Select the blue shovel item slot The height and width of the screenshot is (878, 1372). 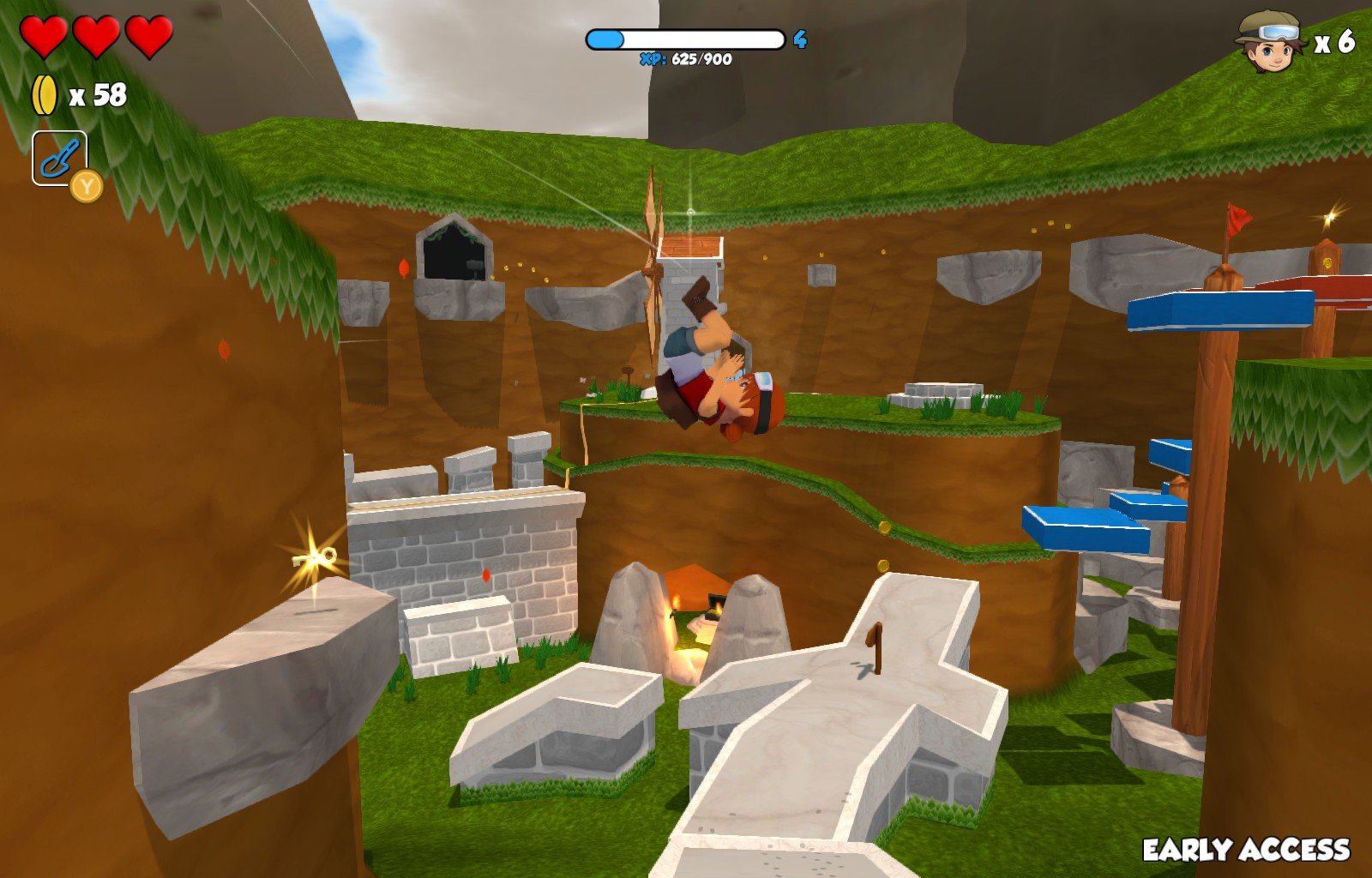coord(59,159)
